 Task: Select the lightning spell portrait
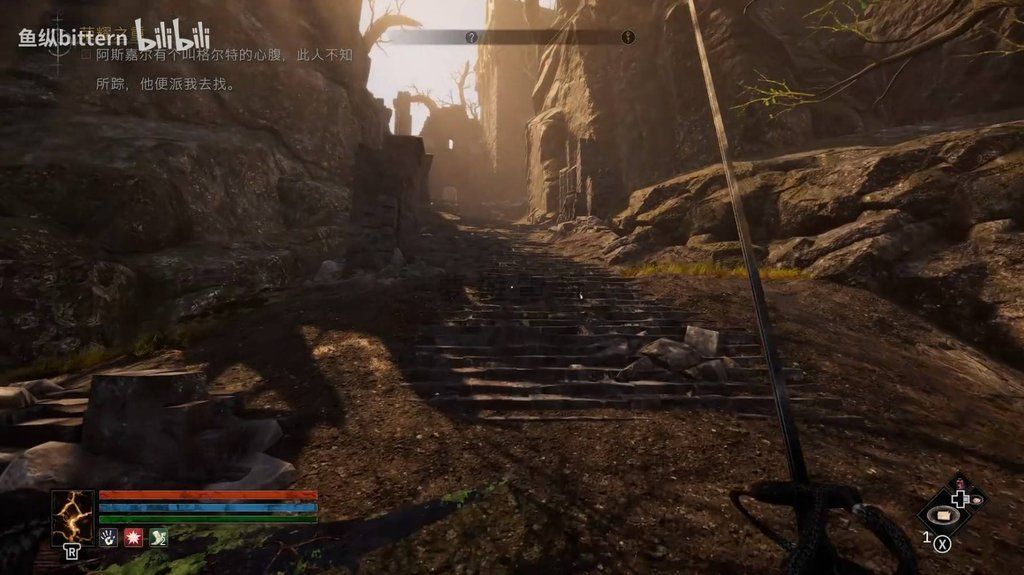point(73,517)
